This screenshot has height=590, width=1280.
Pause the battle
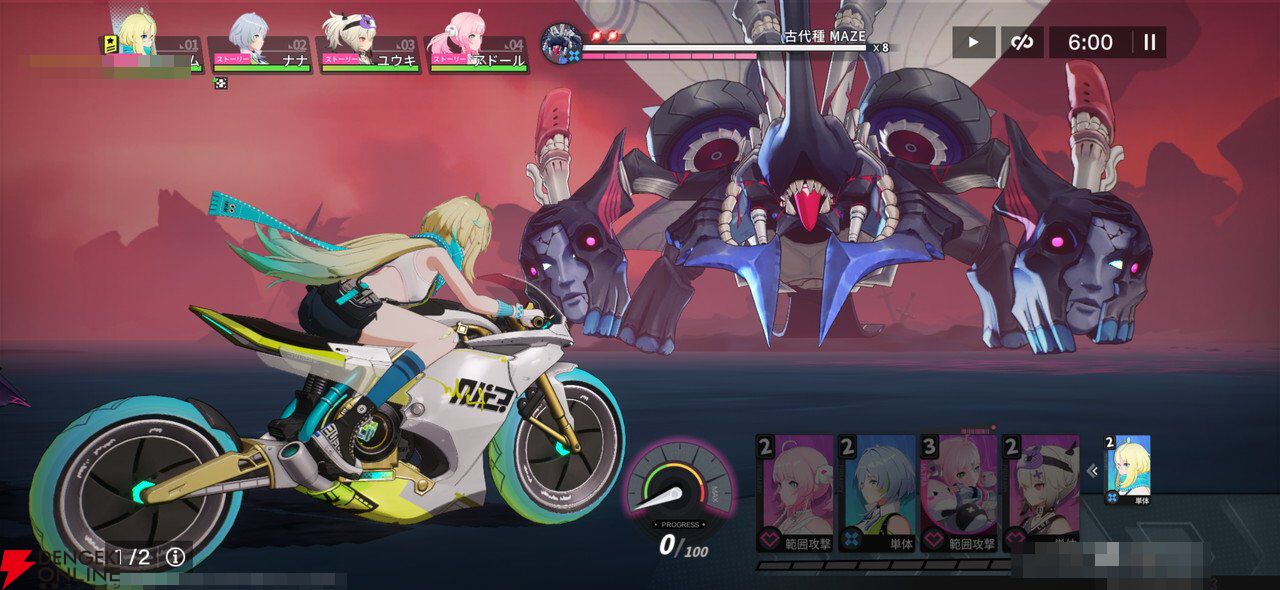(1149, 42)
